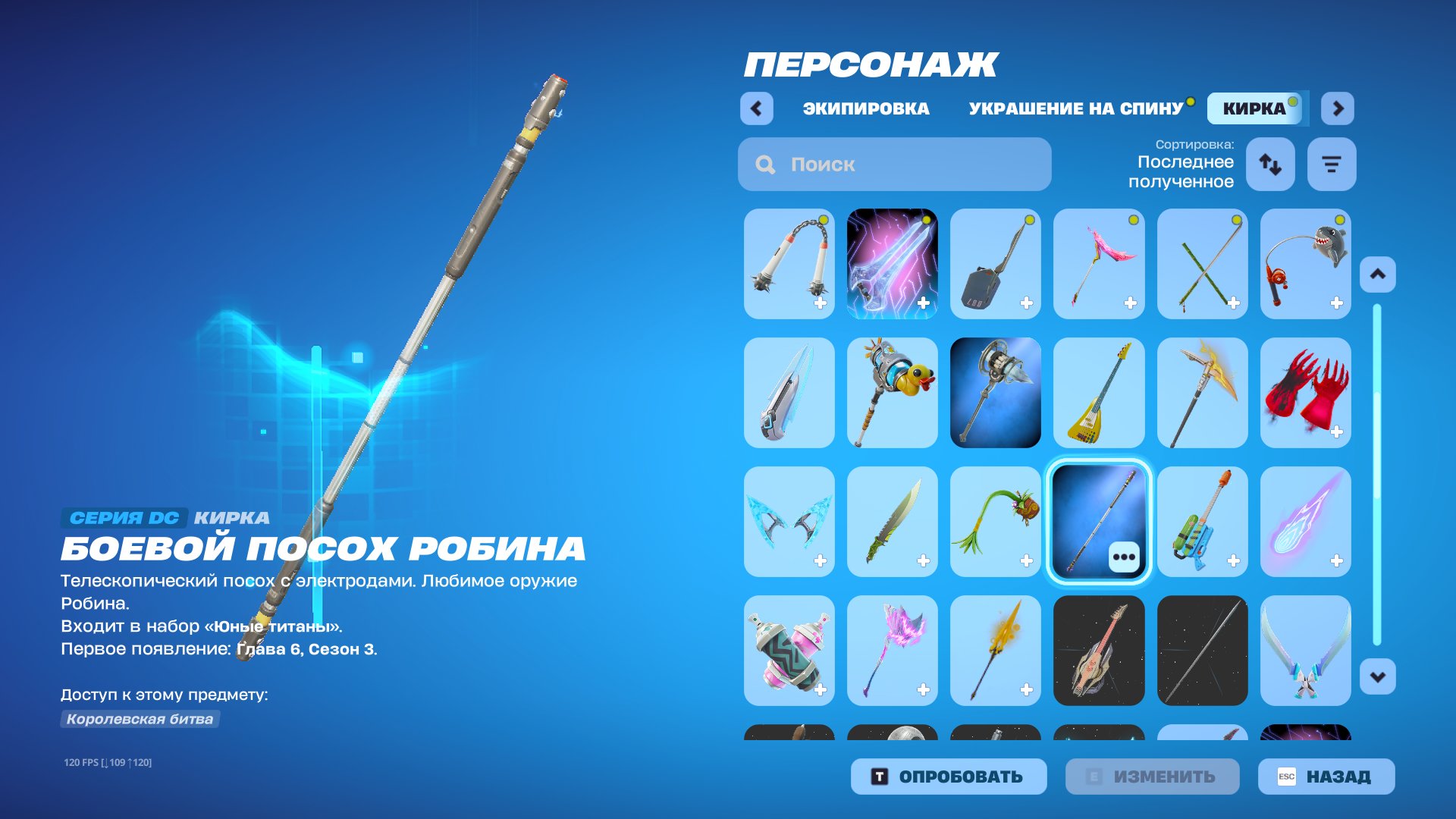
Task: Click the right chevron to next category
Action: (x=1337, y=108)
